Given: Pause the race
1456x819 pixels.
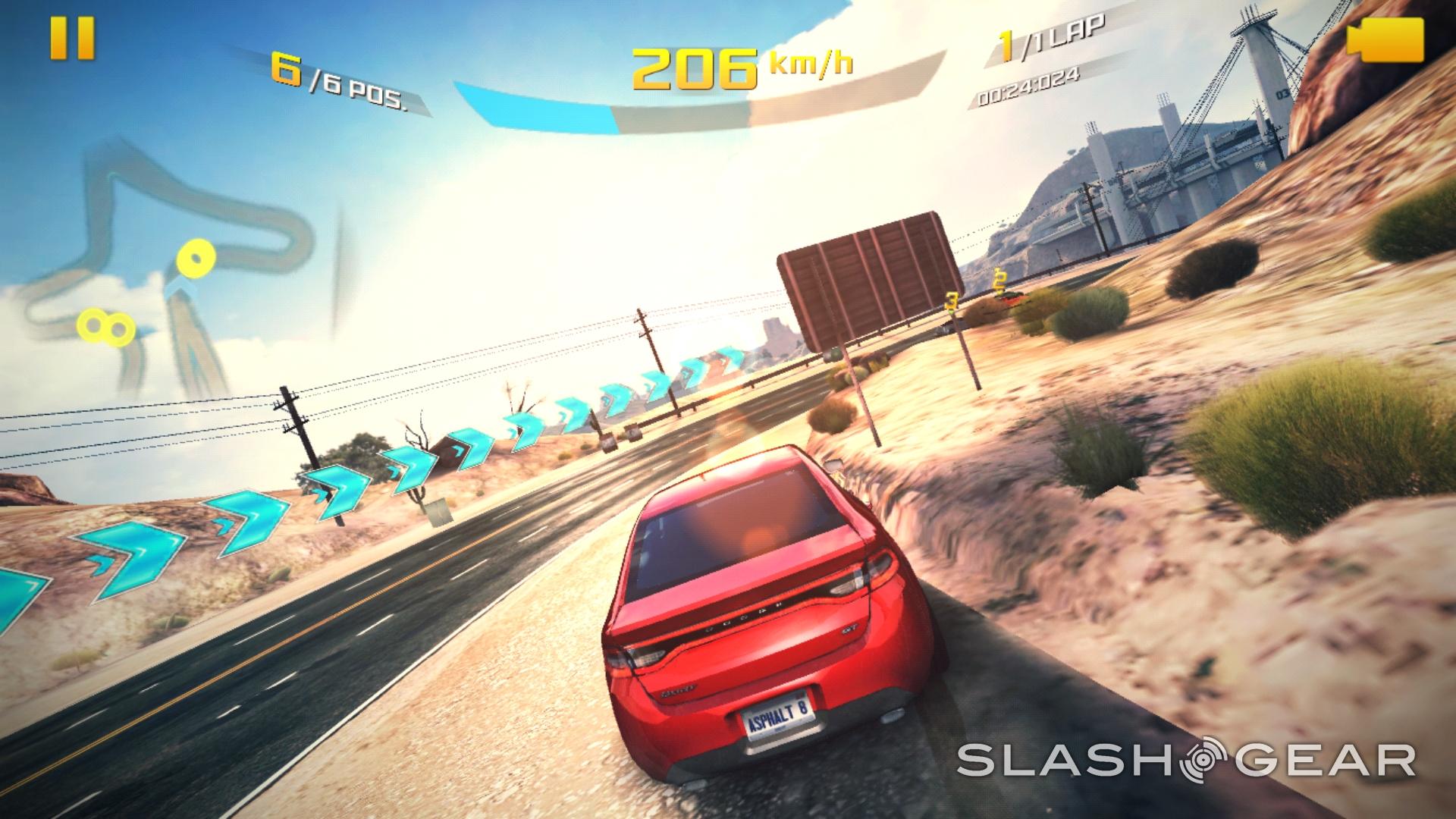Looking at the screenshot, I should (72, 38).
